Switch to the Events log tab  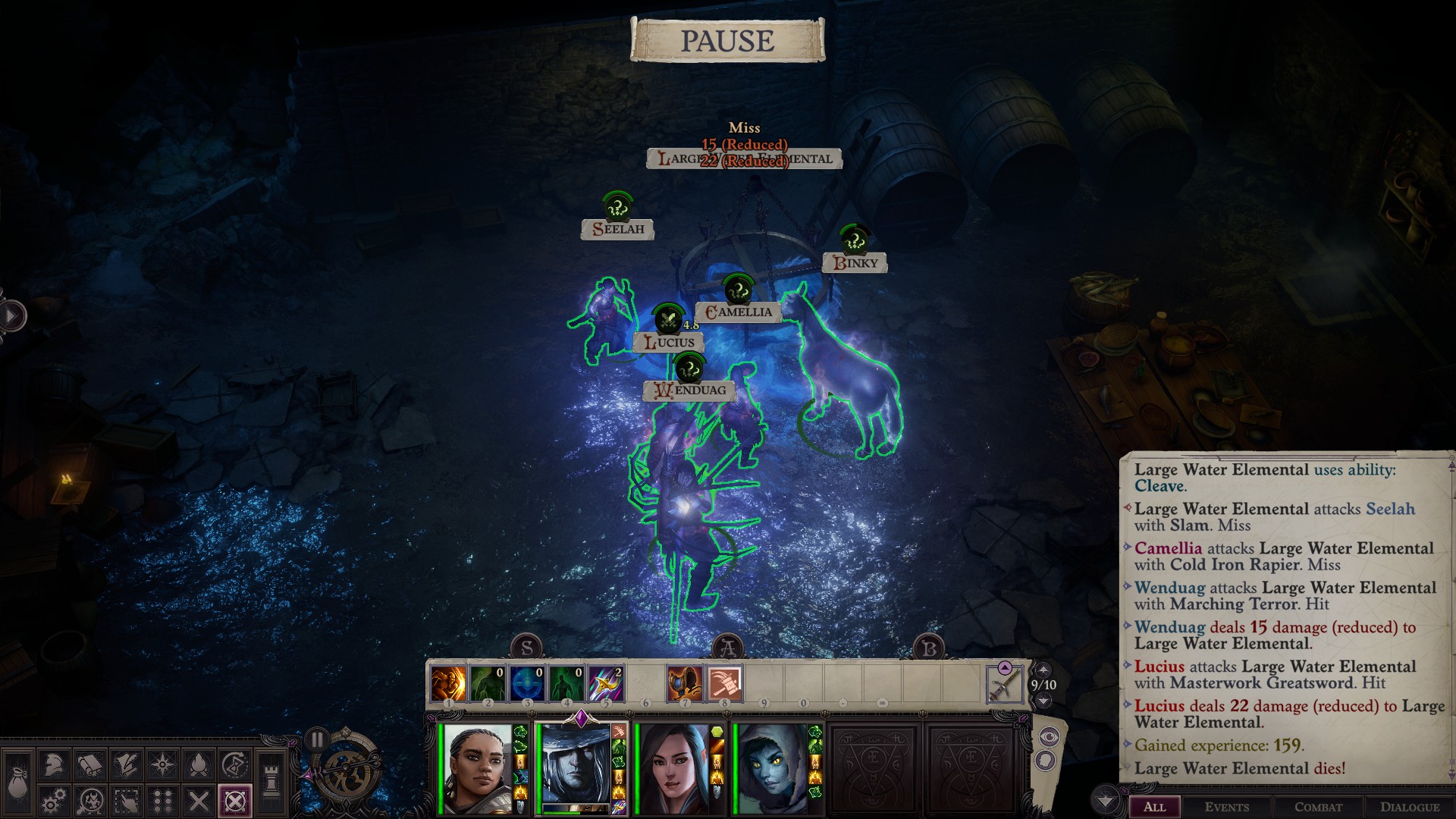point(1226,807)
